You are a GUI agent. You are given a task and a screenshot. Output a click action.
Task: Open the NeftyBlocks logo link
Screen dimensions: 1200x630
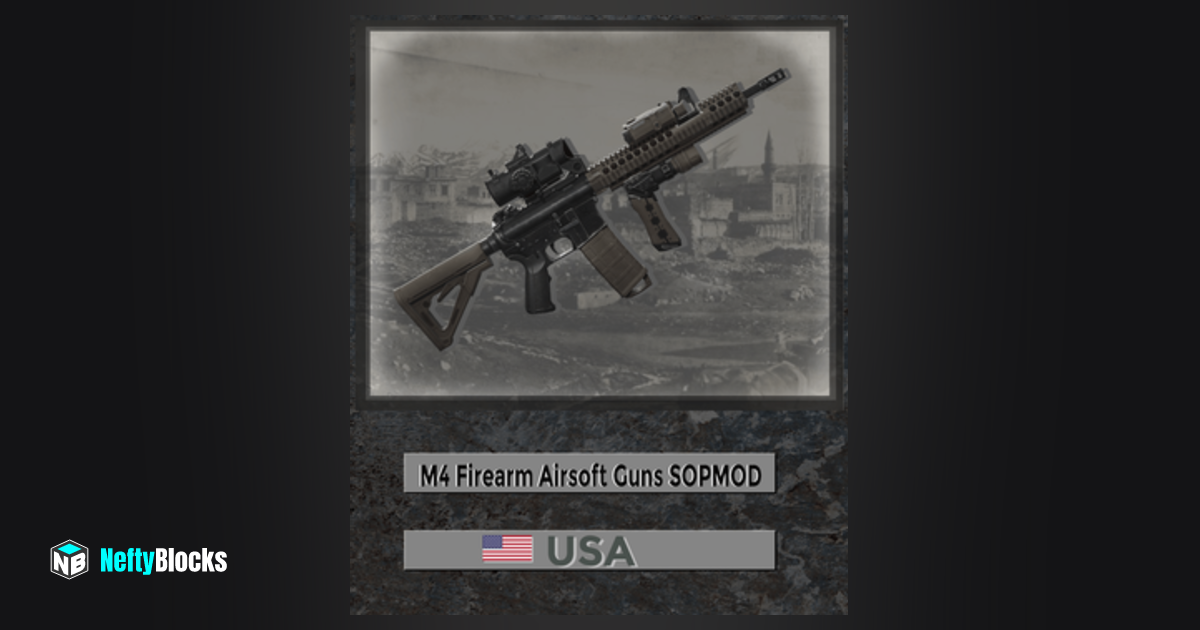pyautogui.click(x=139, y=560)
